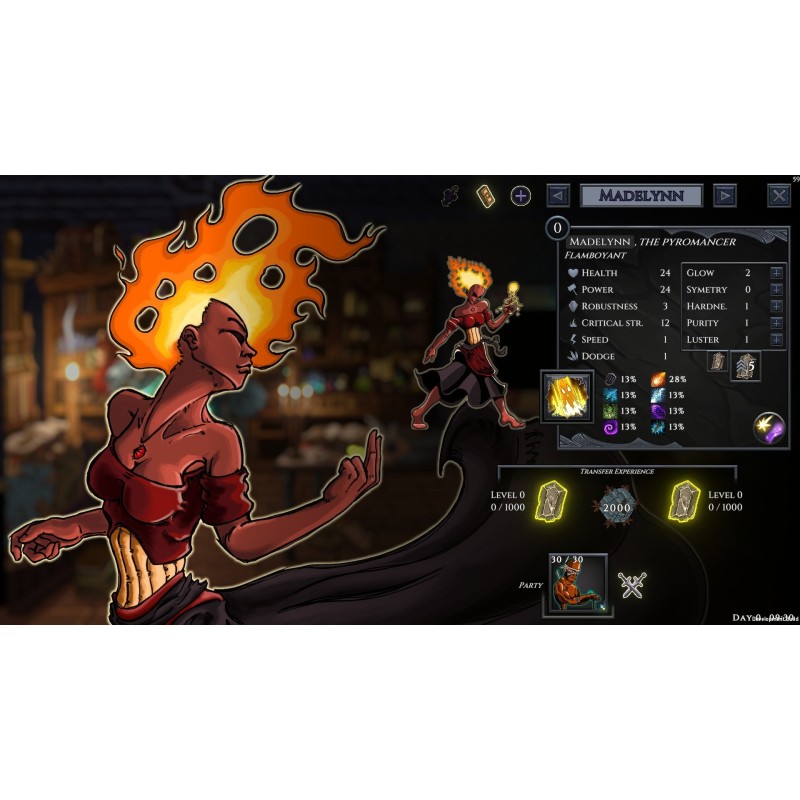Screen dimensions: 800x800
Task: Click the Madelynn name field
Action: [641, 196]
